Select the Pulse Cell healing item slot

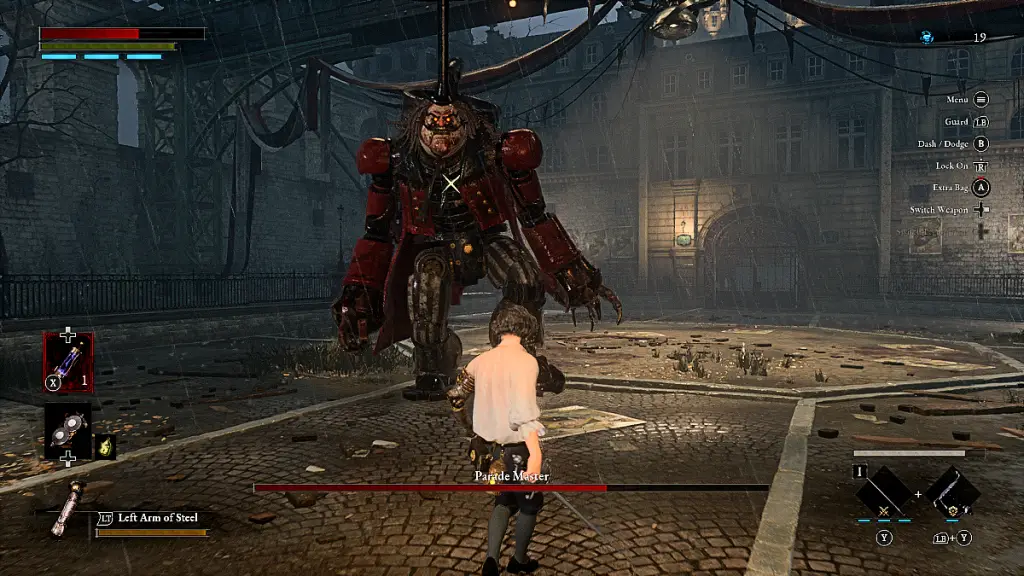pyautogui.click(x=68, y=357)
